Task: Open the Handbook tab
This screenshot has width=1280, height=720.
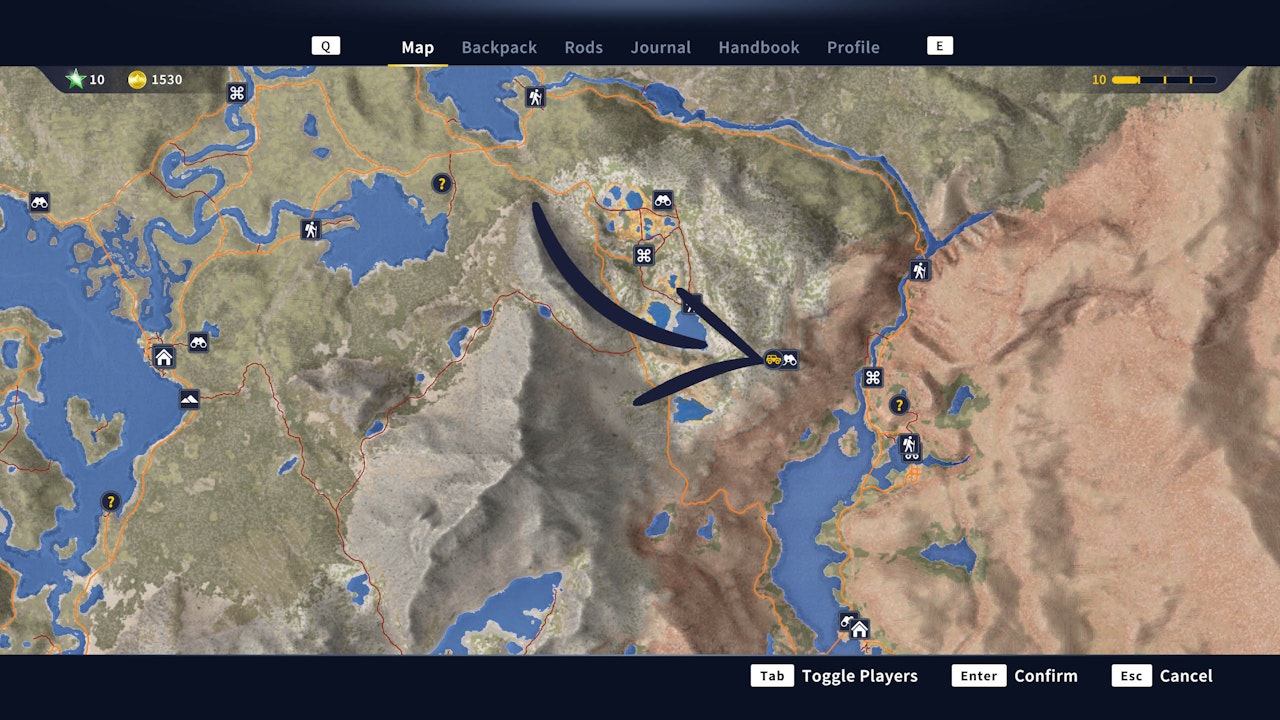Action: click(758, 47)
